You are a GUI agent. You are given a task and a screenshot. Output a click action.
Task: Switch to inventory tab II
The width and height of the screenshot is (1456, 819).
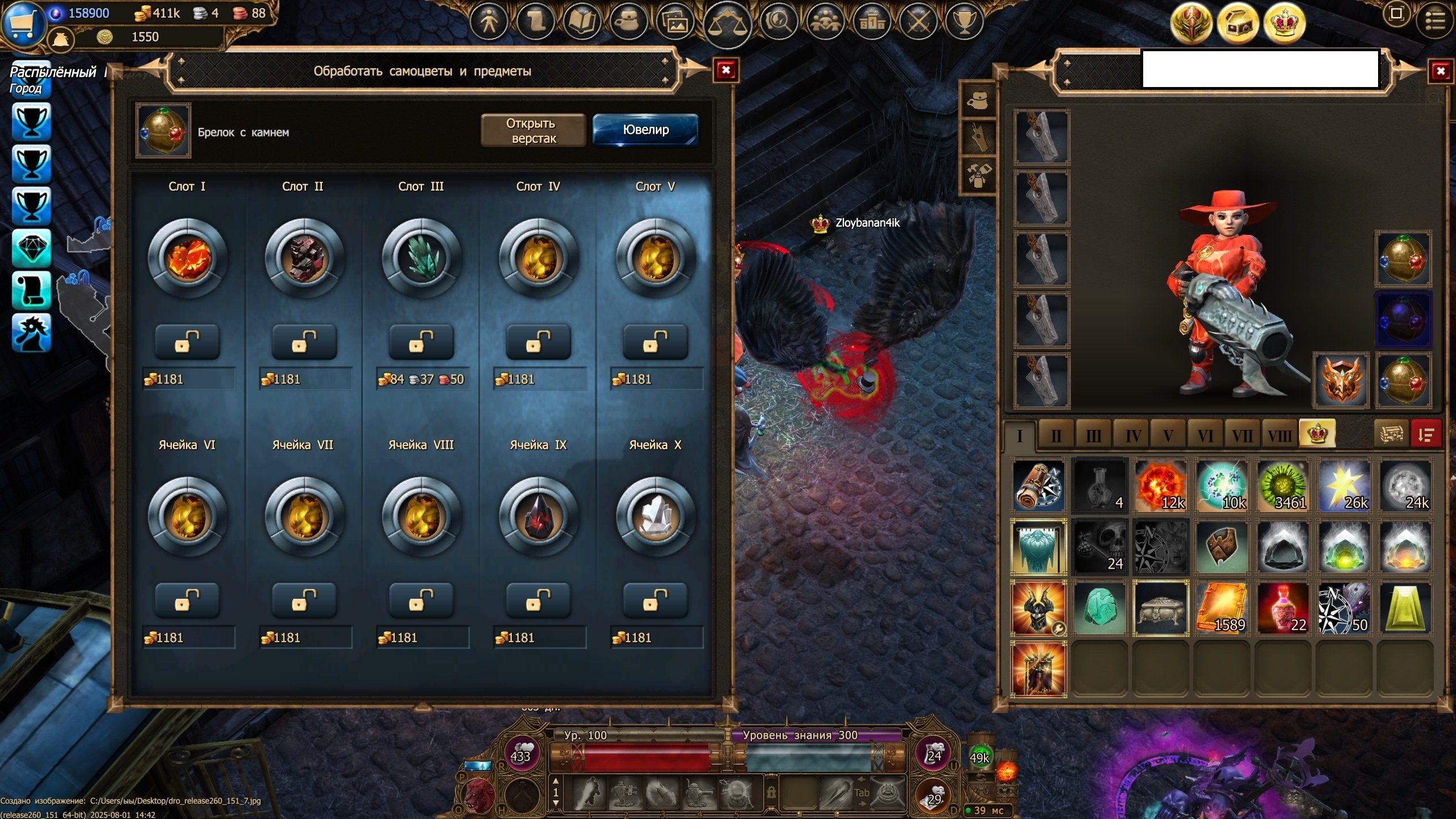click(1056, 436)
